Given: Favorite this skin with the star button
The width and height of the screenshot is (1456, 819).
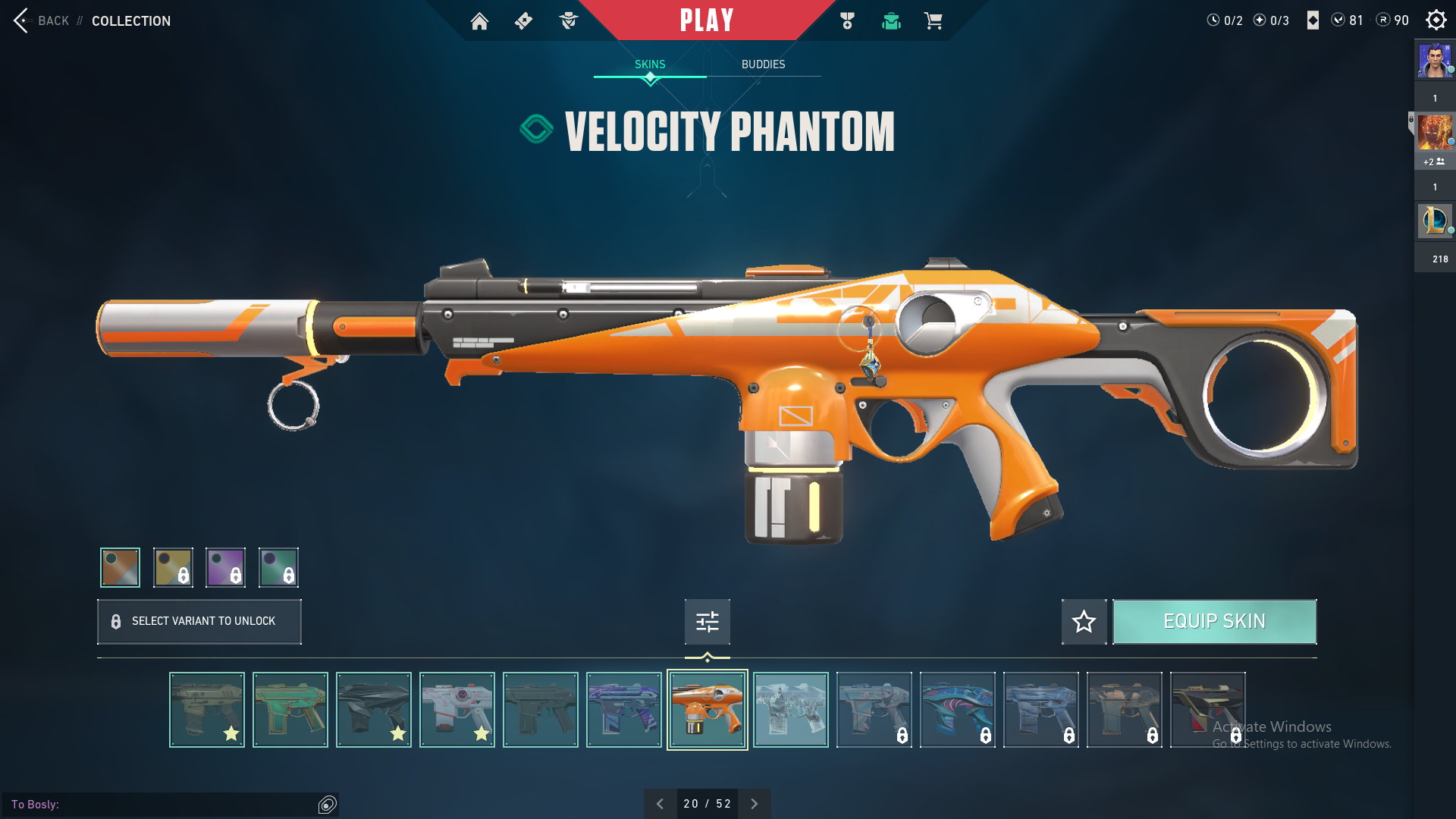Looking at the screenshot, I should click(1084, 622).
